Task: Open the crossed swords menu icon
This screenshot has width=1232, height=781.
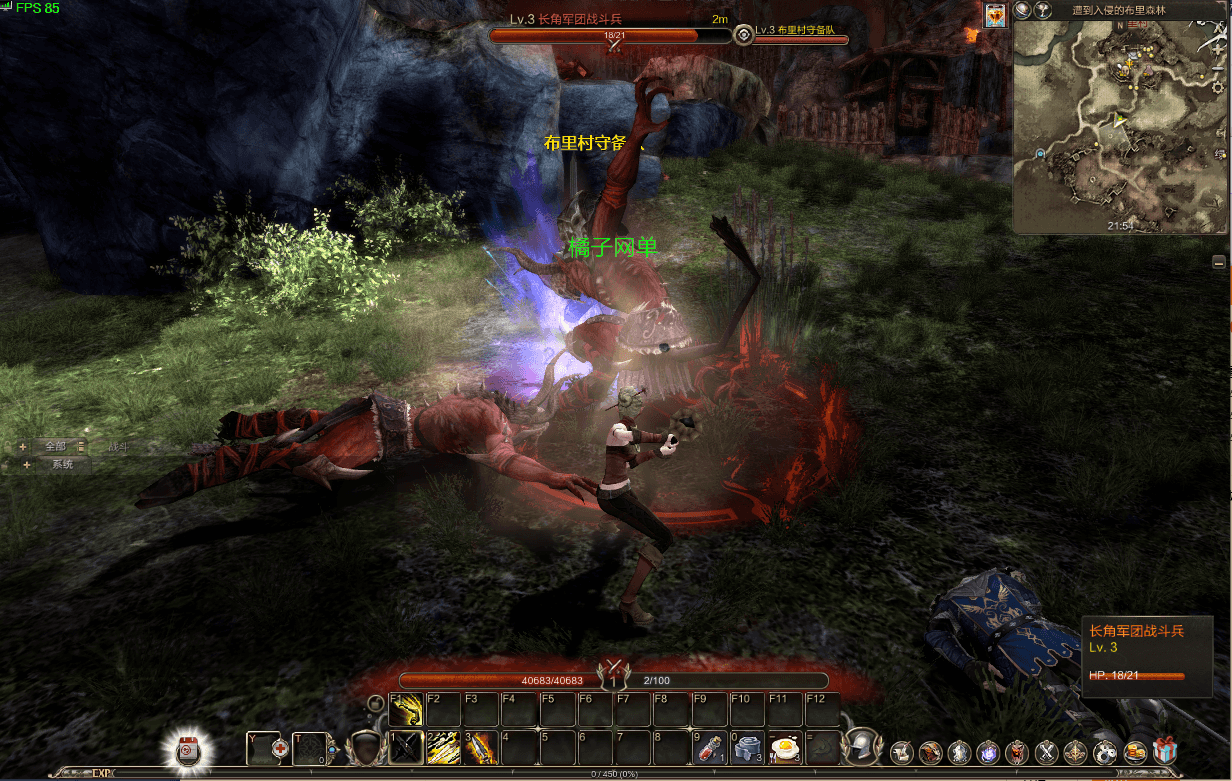Action: pos(1047,751)
